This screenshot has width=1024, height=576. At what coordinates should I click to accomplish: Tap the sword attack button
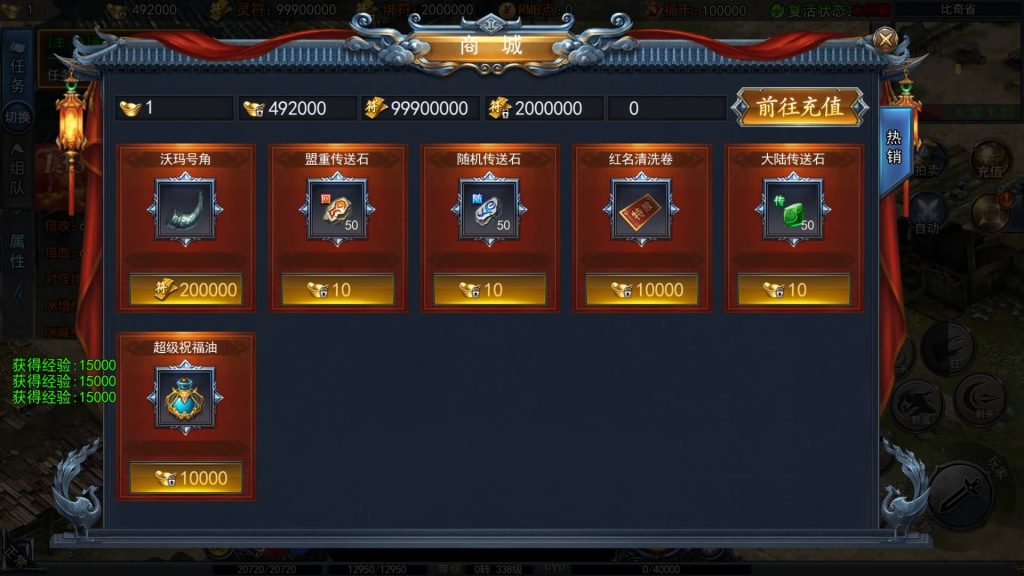click(961, 495)
